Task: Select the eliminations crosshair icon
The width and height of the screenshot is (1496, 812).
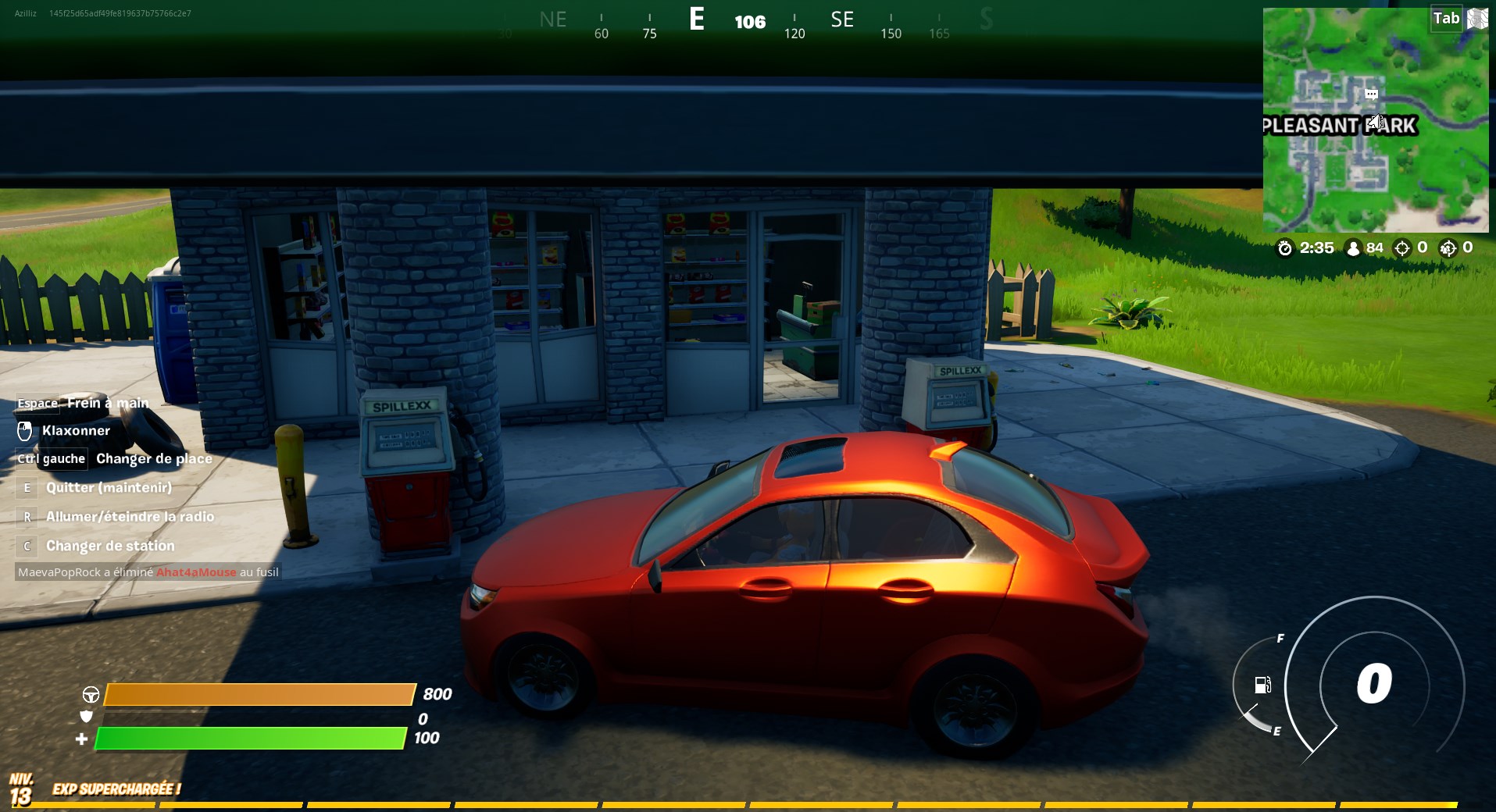Action: coord(1403,248)
